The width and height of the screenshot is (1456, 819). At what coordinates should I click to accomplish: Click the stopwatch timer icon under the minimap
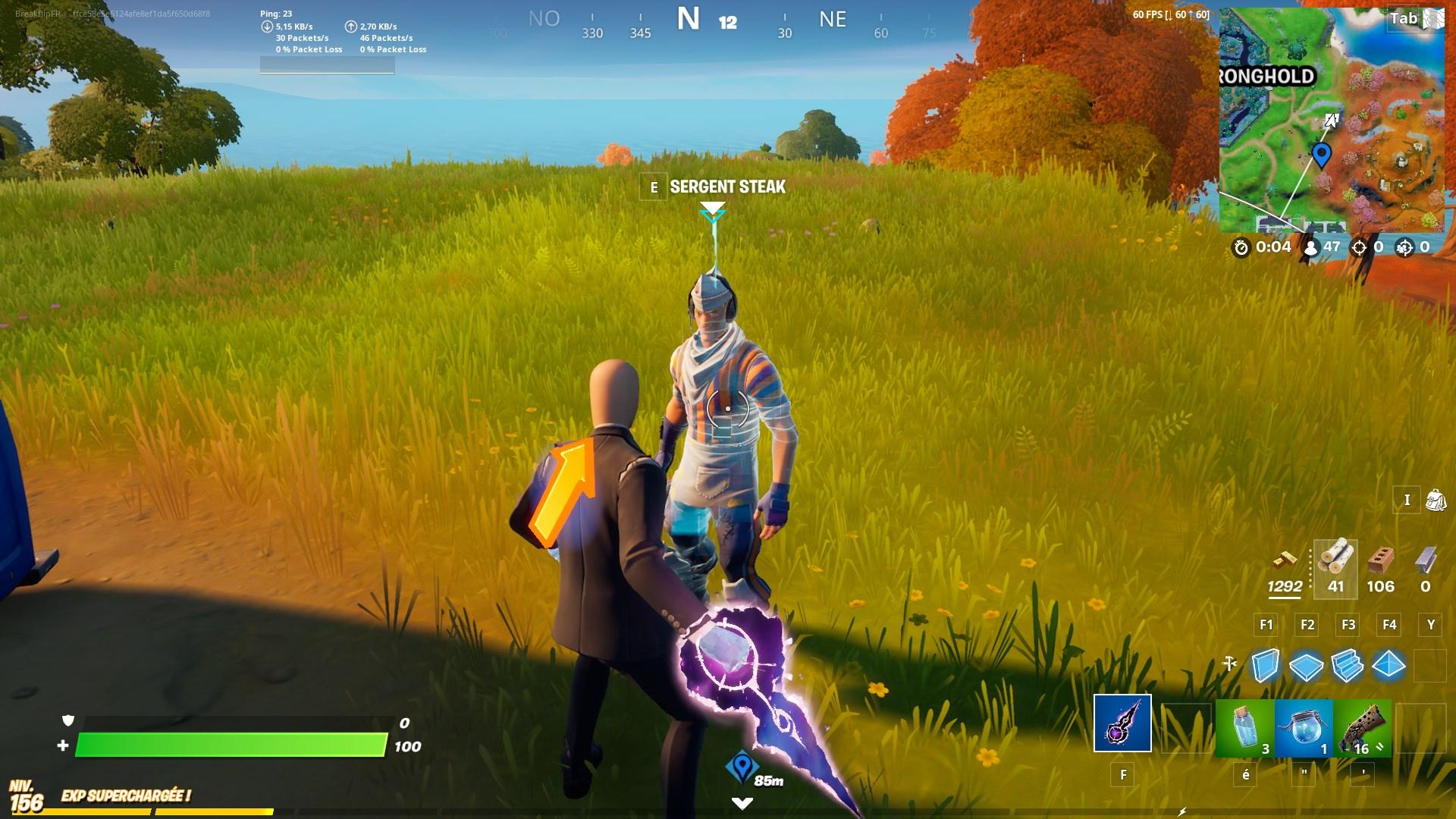[1240, 245]
